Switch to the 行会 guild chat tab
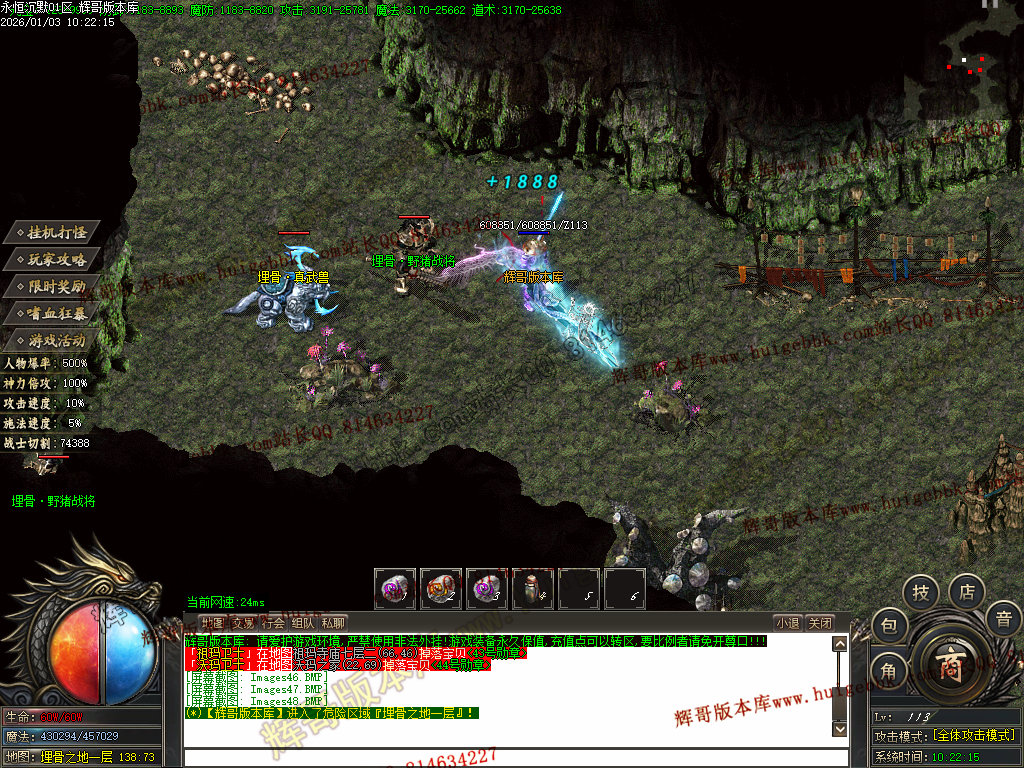Viewport: 1024px width, 768px height. click(273, 622)
